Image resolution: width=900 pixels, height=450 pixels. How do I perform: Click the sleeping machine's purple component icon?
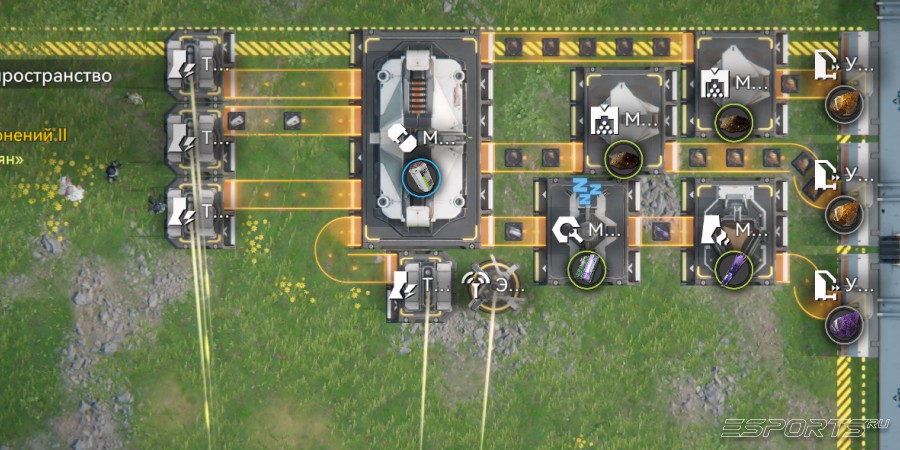(x=586, y=269)
